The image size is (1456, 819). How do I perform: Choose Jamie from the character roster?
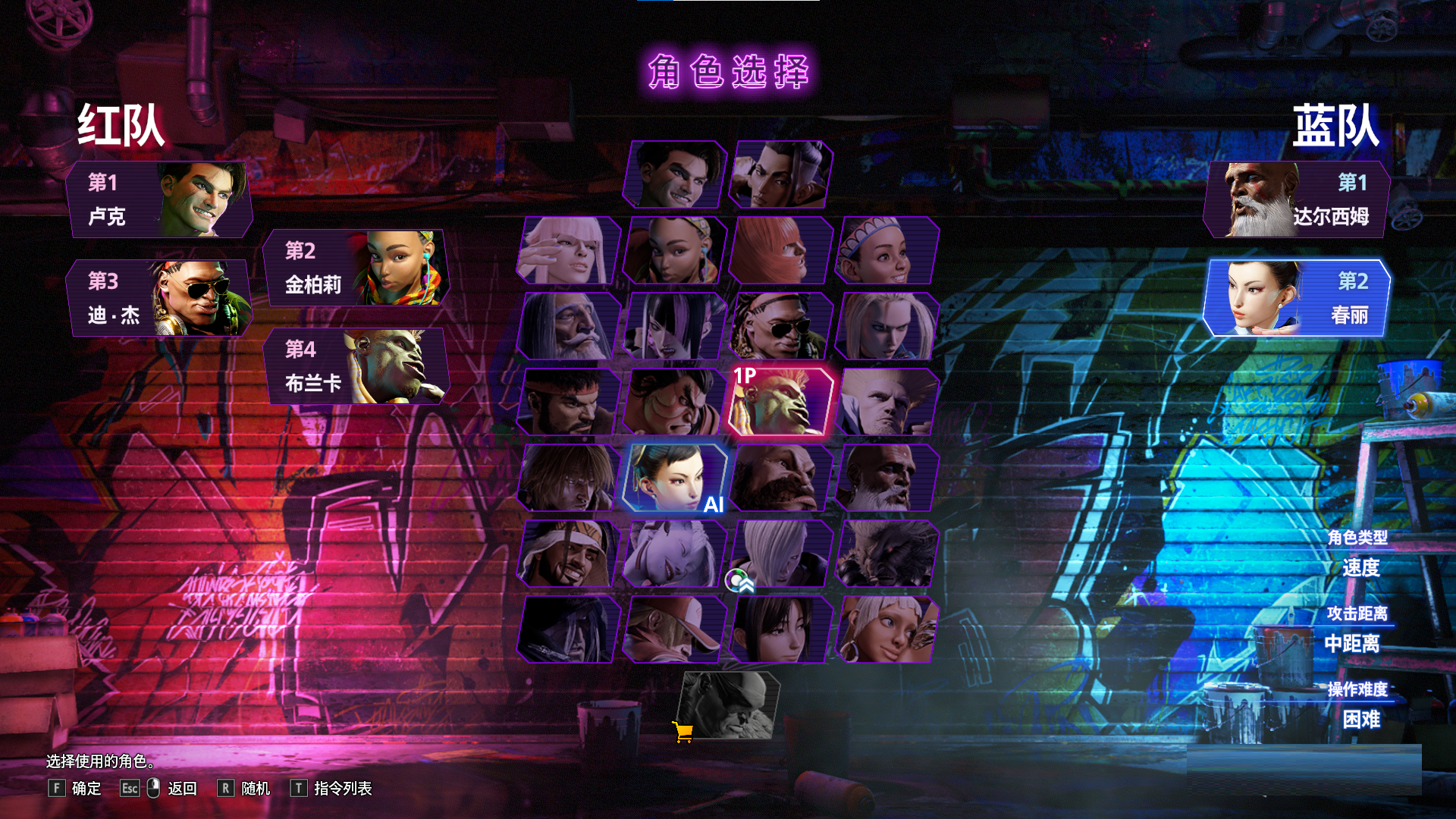780,174
